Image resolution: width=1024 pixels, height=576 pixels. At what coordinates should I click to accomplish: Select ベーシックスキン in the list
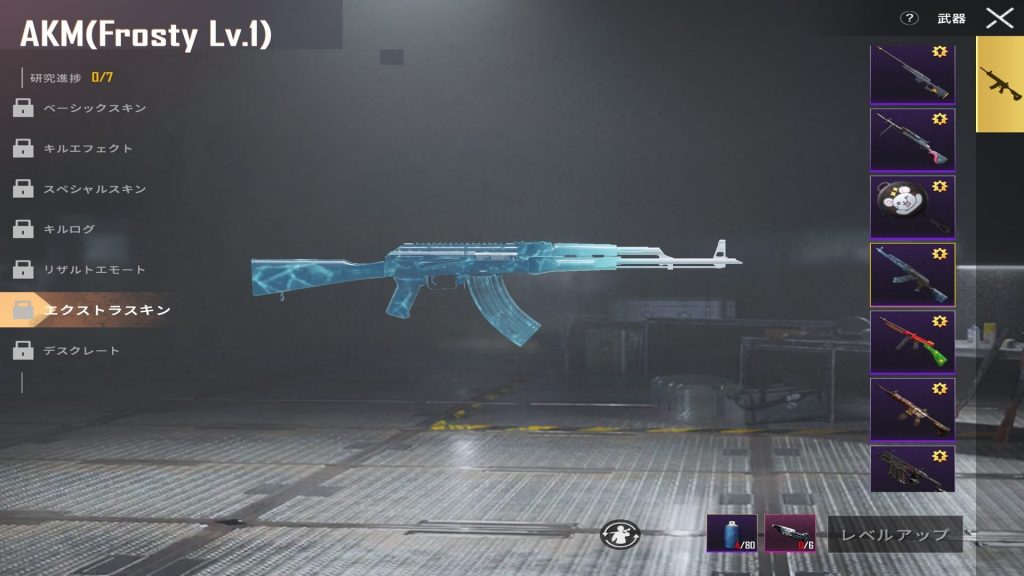[94, 108]
